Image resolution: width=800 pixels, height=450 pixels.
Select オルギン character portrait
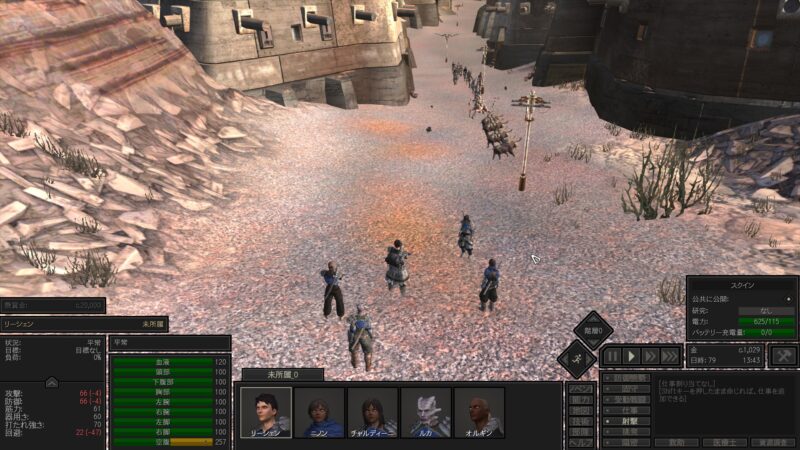coord(479,412)
